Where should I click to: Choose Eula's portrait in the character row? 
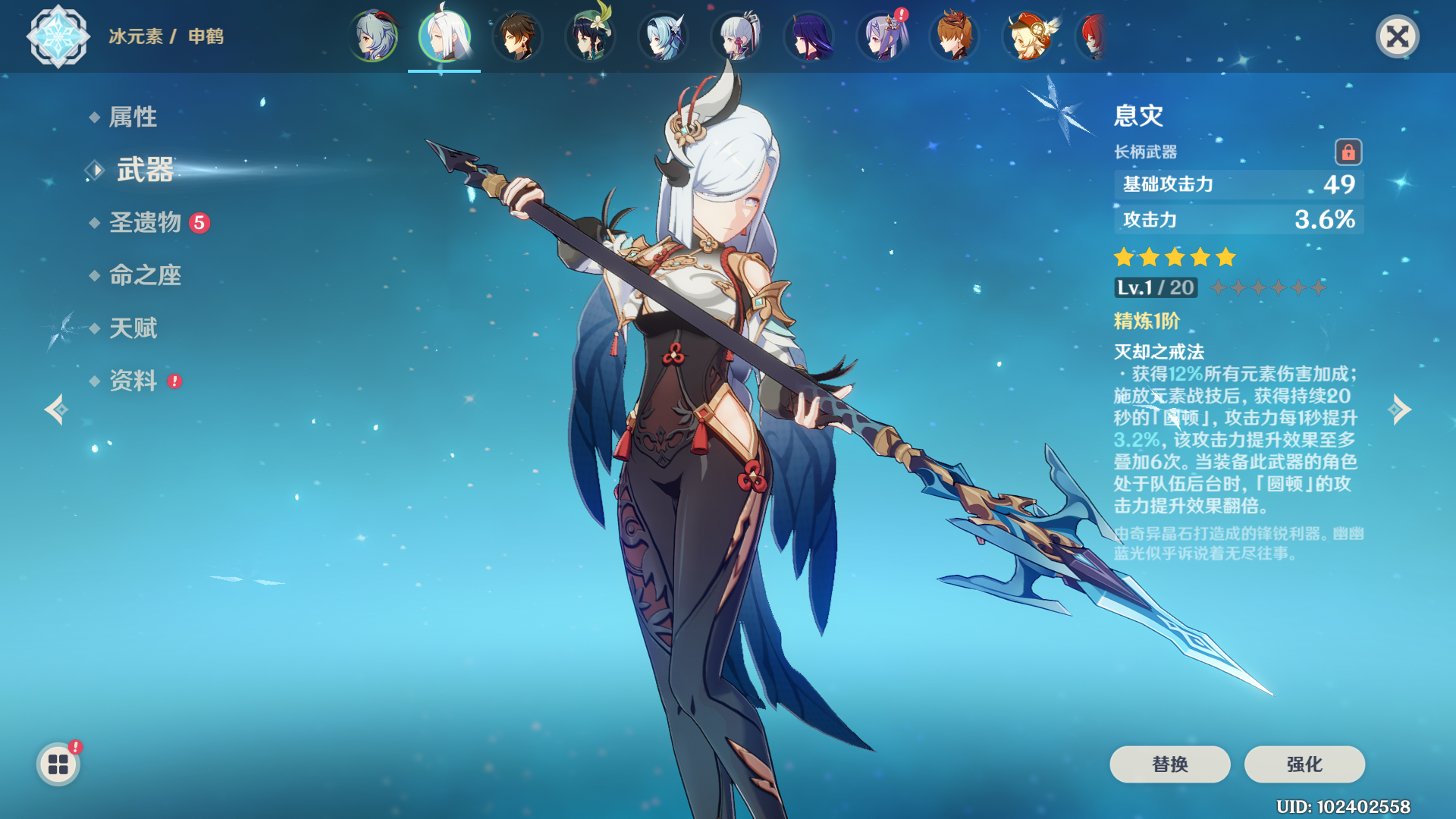(x=663, y=36)
